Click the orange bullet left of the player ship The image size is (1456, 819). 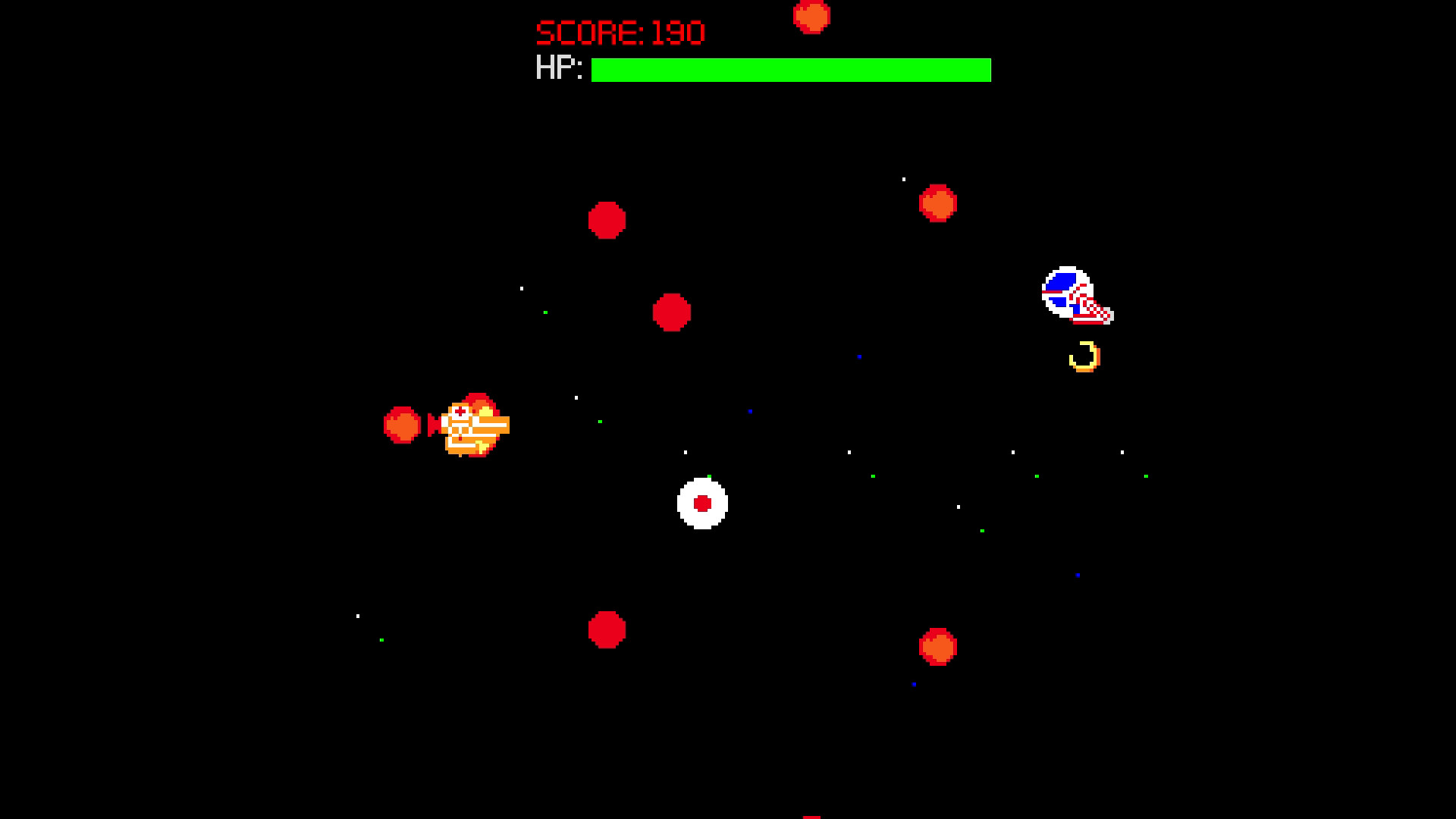click(402, 426)
